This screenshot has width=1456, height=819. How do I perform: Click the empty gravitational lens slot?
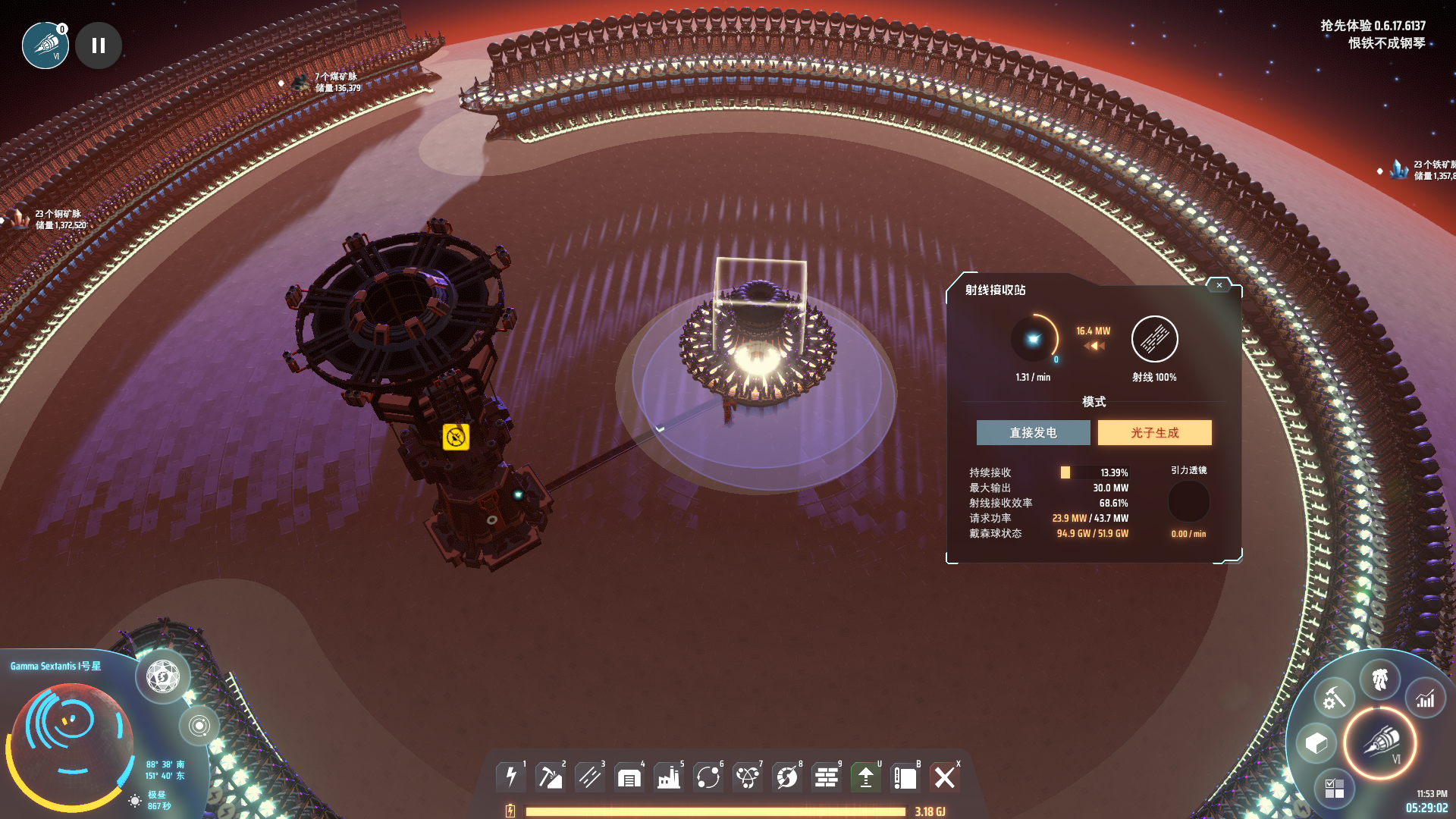(1188, 501)
